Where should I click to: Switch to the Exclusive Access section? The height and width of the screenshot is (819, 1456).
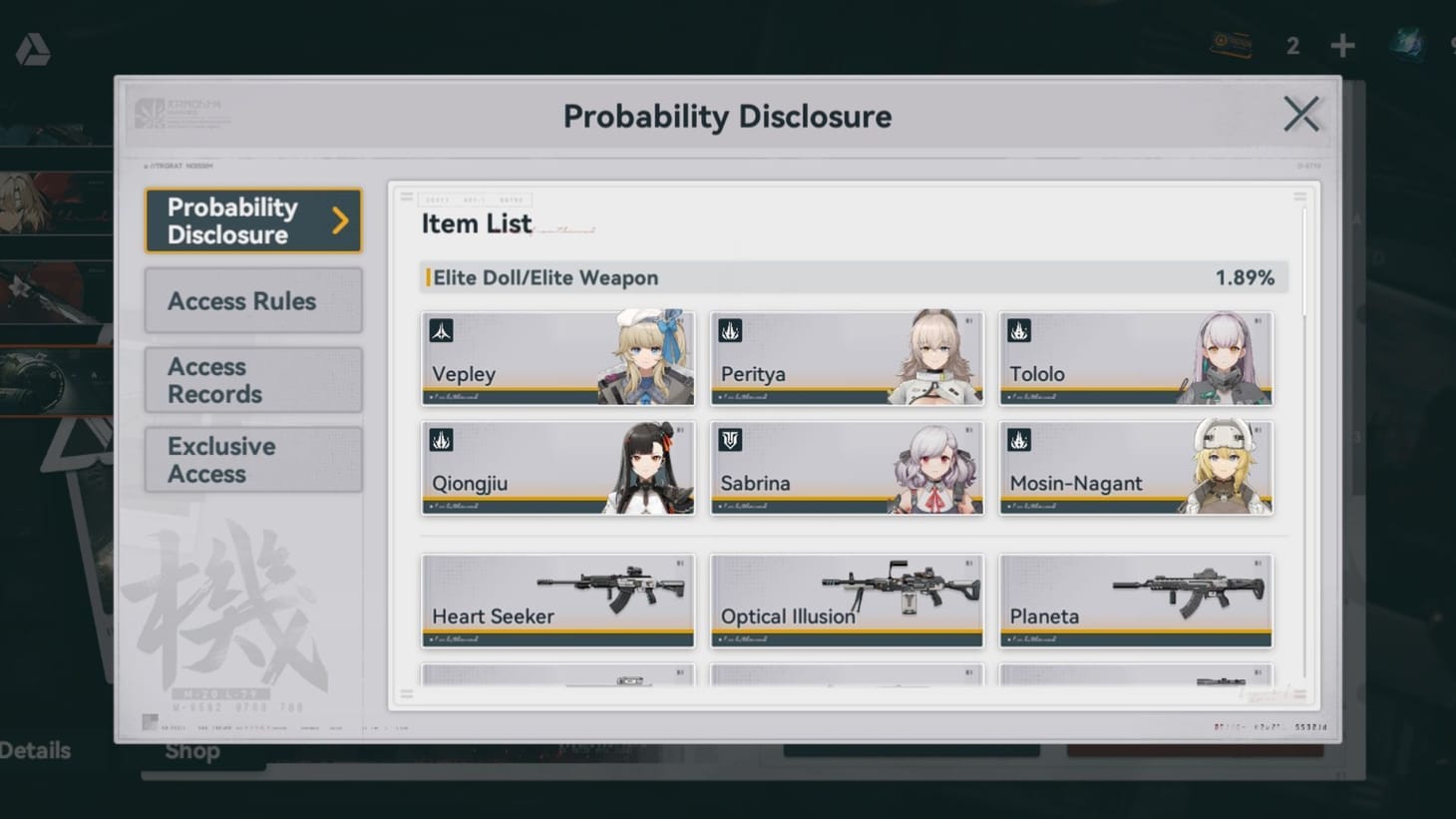[252, 460]
